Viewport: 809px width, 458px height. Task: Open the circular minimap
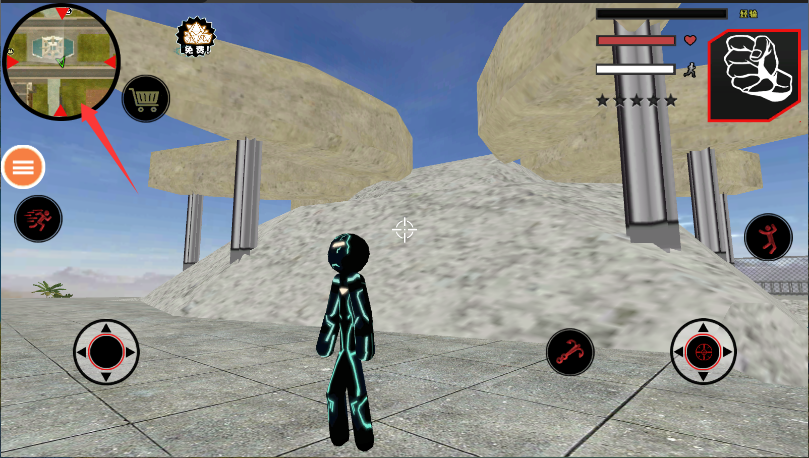coord(61,61)
